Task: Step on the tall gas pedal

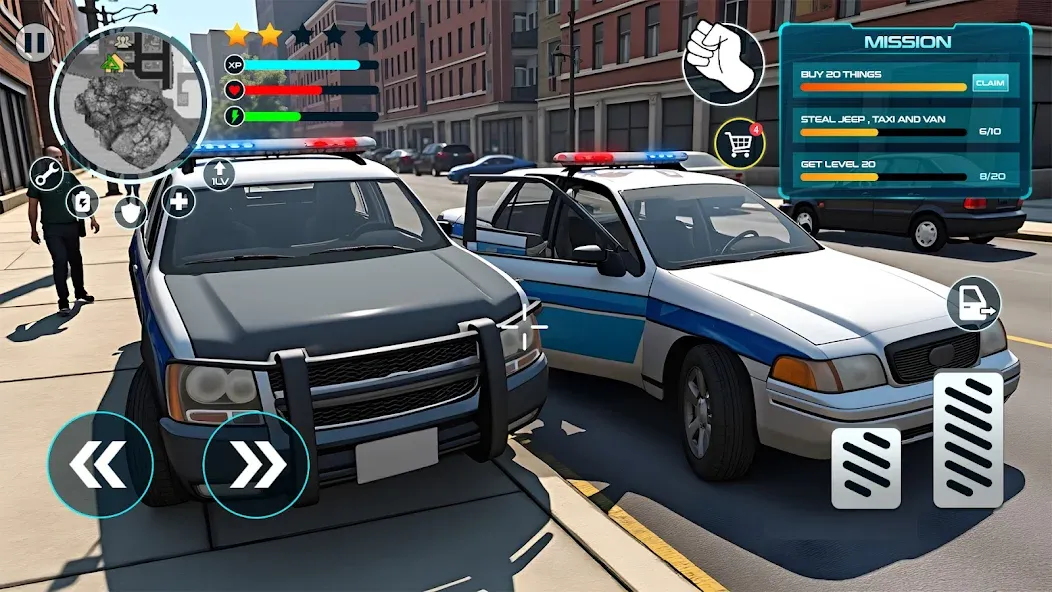Action: 968,440
